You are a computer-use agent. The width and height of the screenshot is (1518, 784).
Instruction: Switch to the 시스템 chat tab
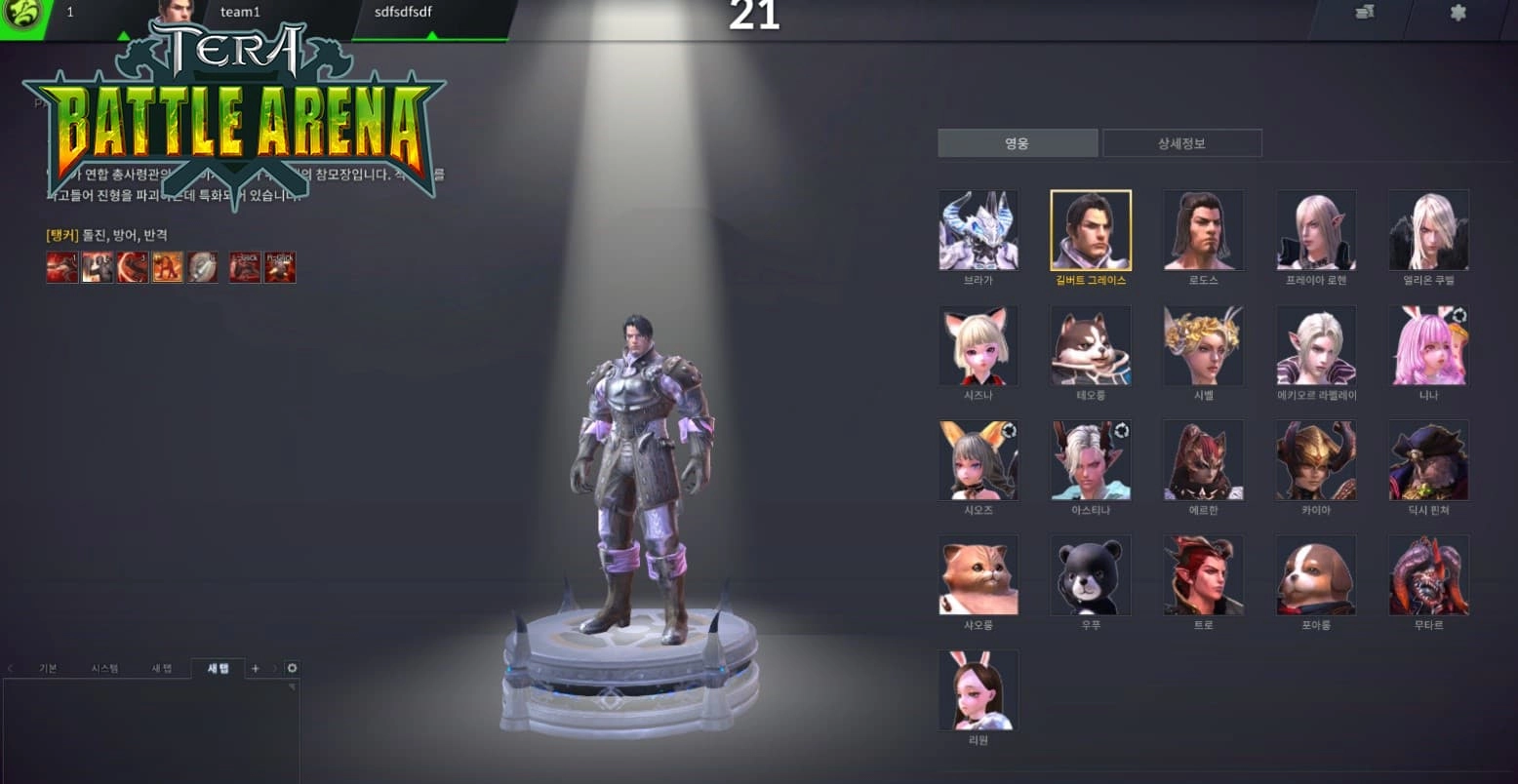point(105,668)
